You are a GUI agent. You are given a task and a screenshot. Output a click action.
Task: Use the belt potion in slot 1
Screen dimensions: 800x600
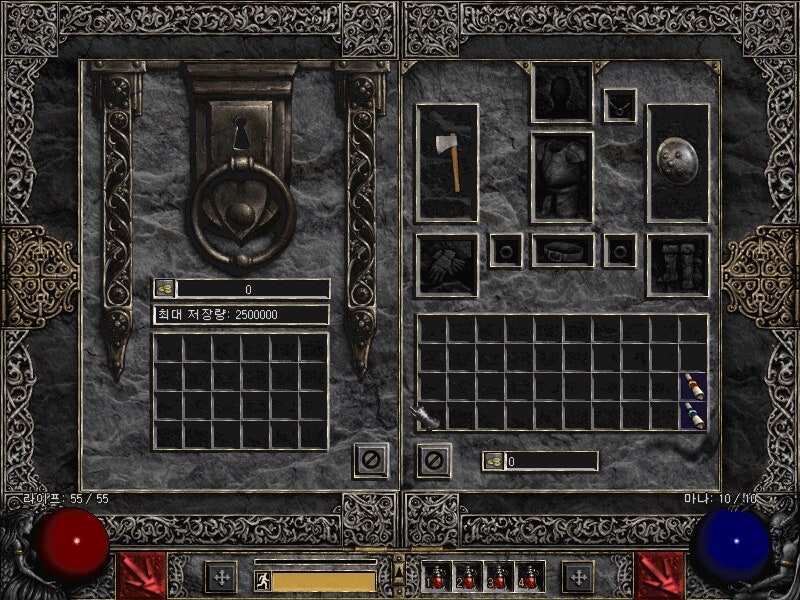click(x=436, y=576)
